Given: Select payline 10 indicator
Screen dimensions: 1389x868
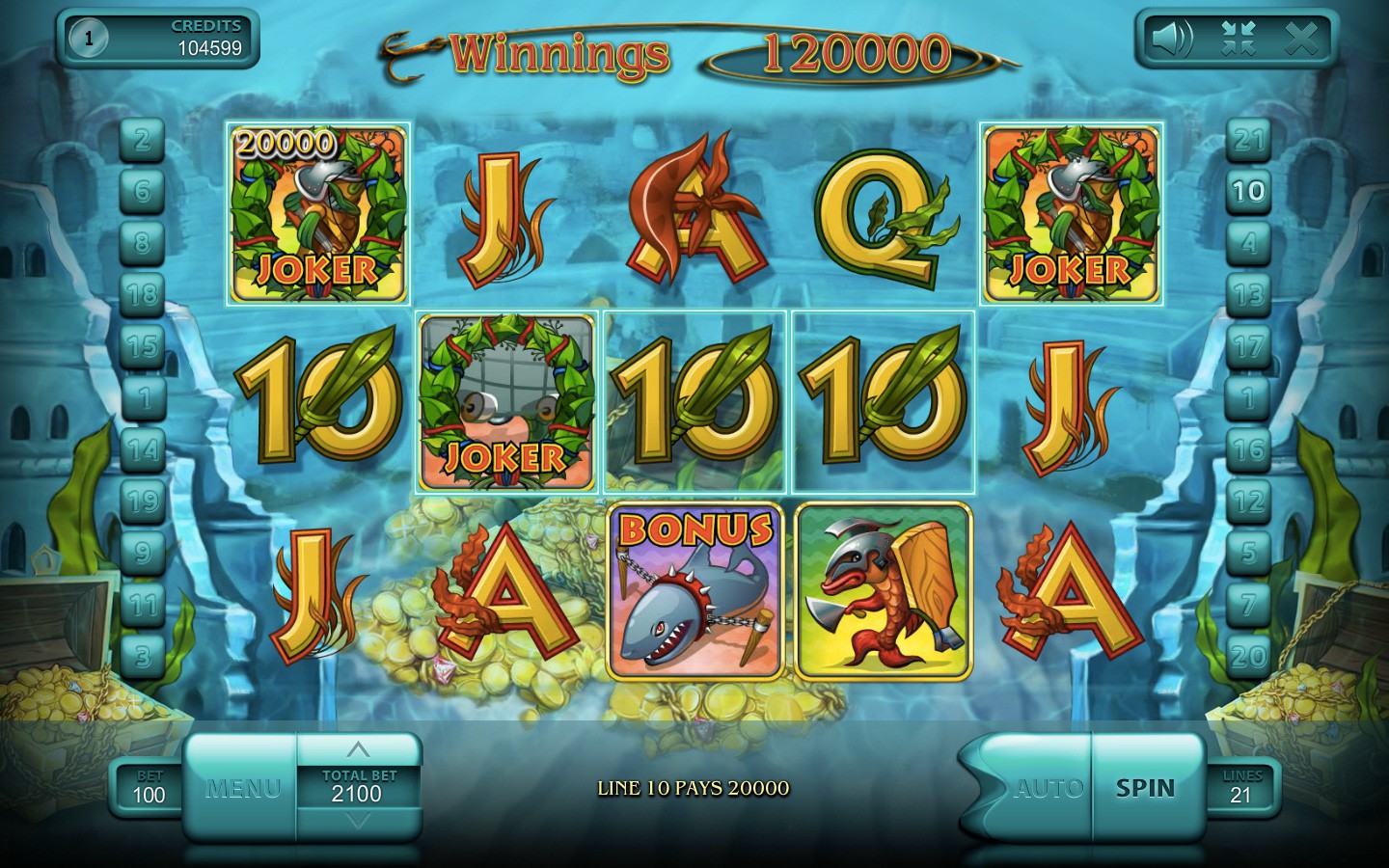Looking at the screenshot, I should (x=1248, y=191).
